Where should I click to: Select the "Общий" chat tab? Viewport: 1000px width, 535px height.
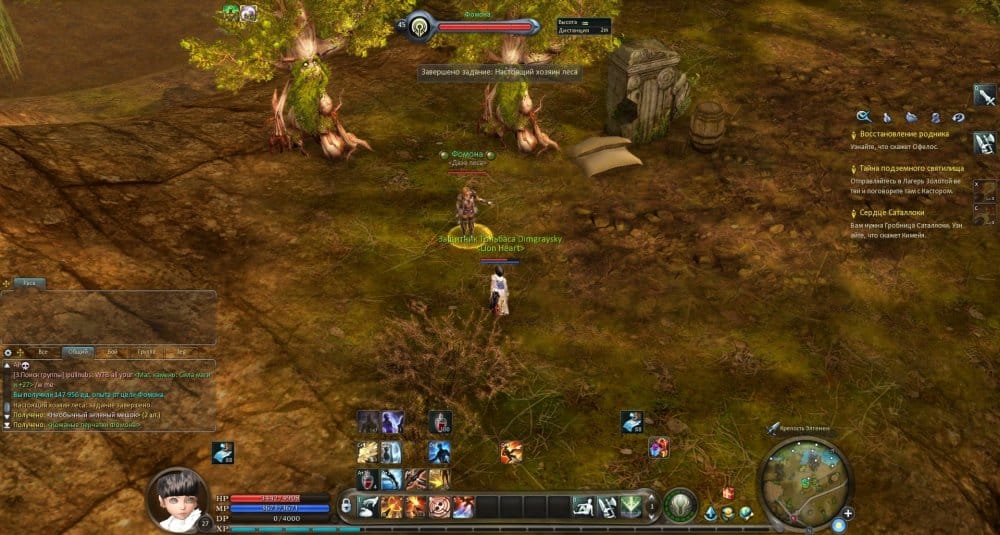[76, 352]
